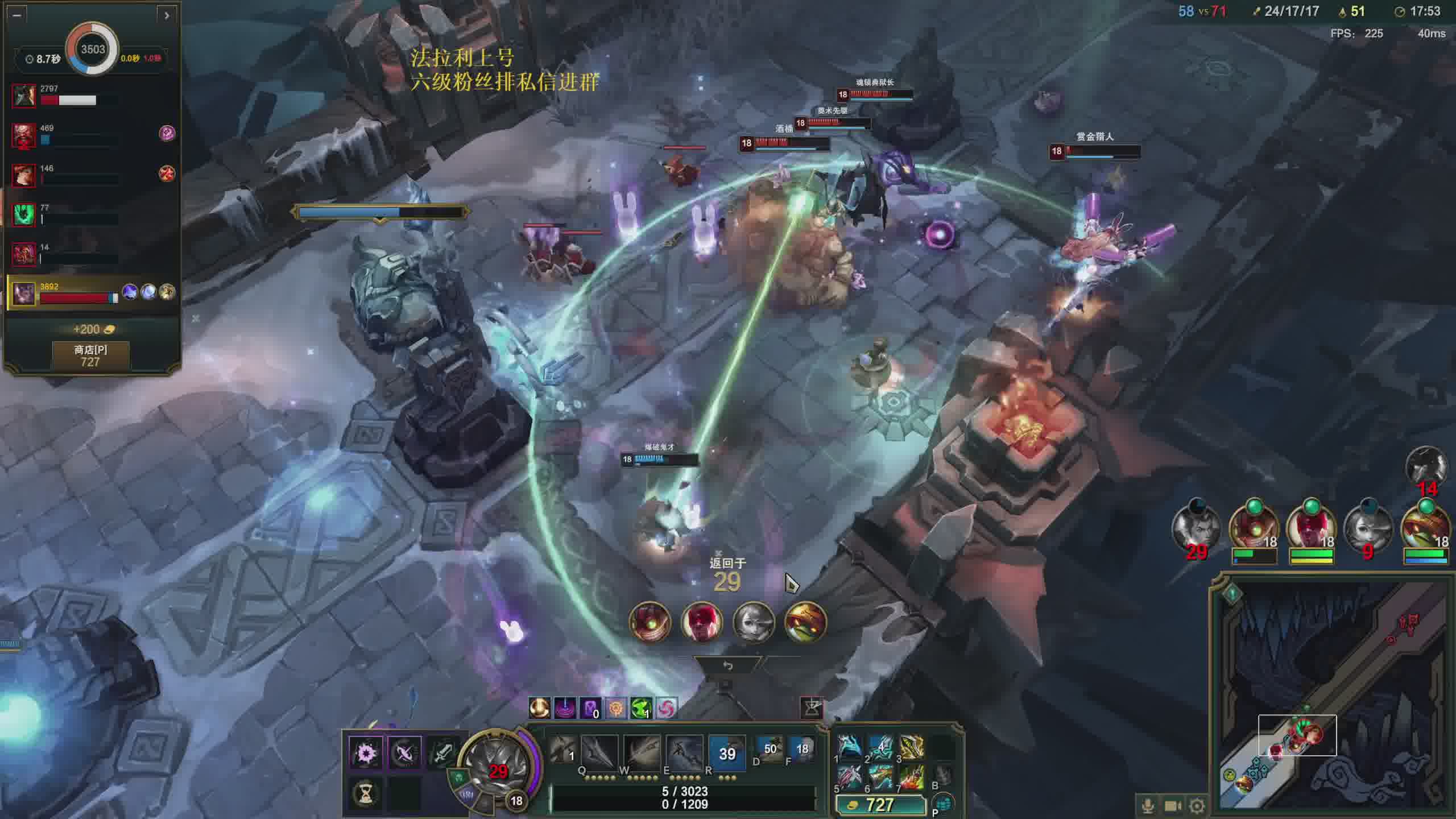1456x819 pixels.
Task: Use the item in inventory slot 1
Action: coord(850,748)
